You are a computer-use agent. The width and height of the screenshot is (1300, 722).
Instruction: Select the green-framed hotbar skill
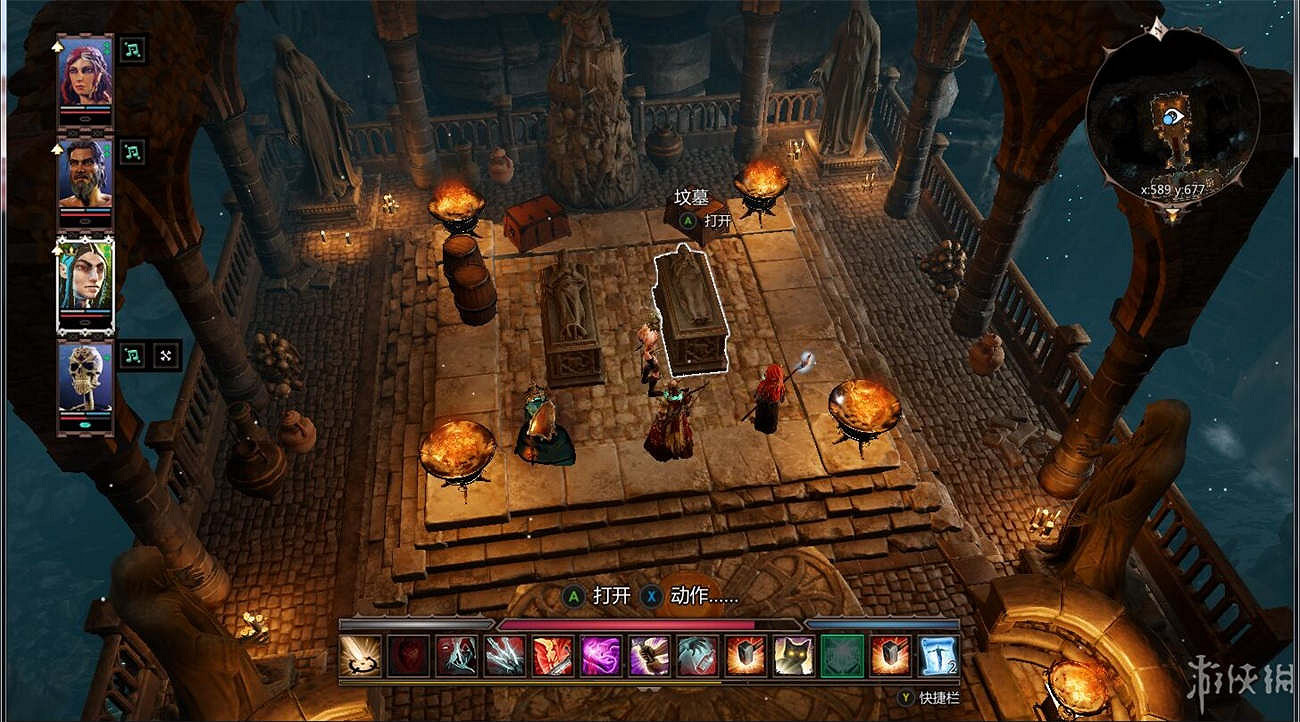(x=842, y=656)
